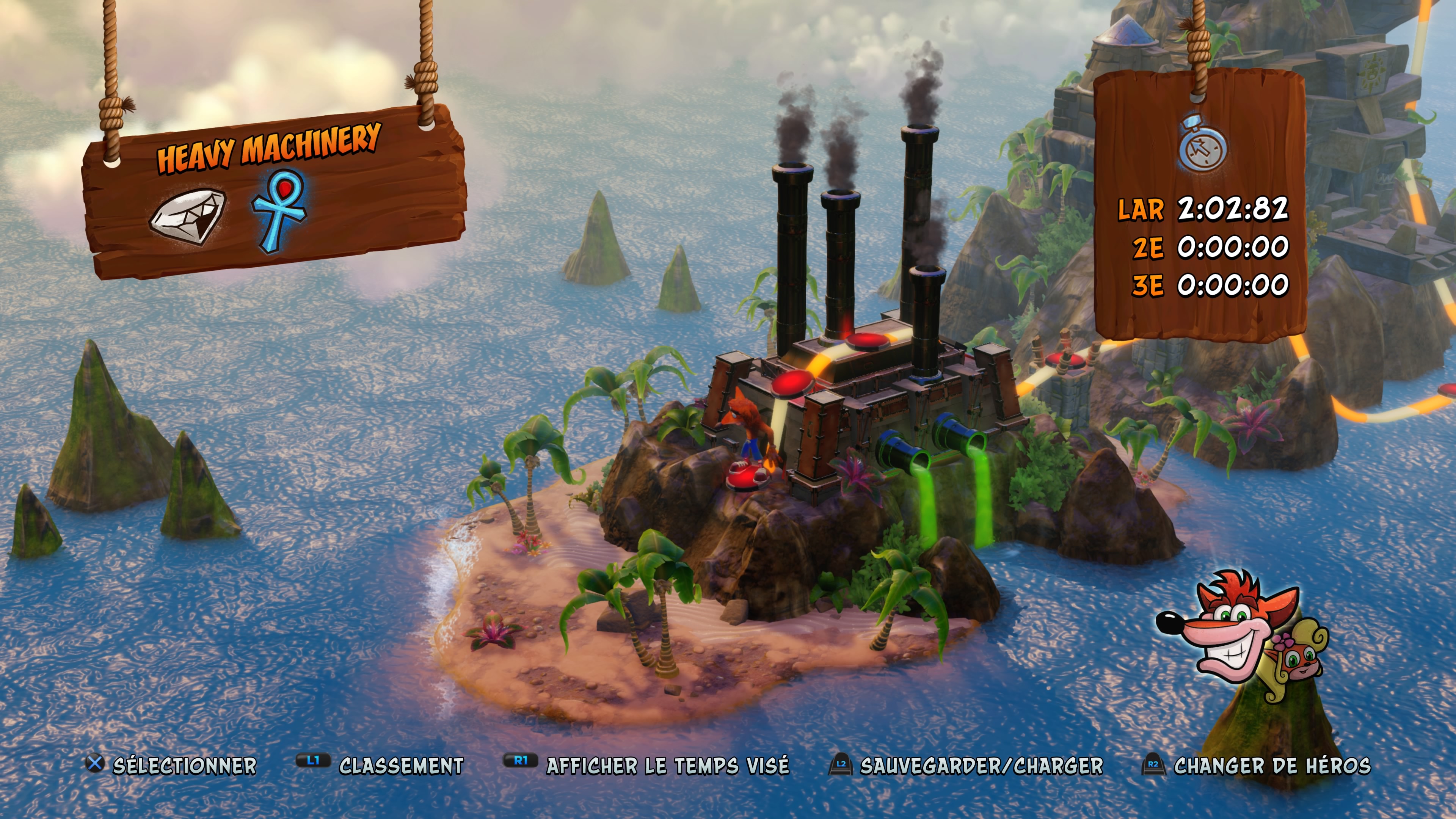Open the Sauvegarder/Charger menu
1456x819 pixels.
966,765
